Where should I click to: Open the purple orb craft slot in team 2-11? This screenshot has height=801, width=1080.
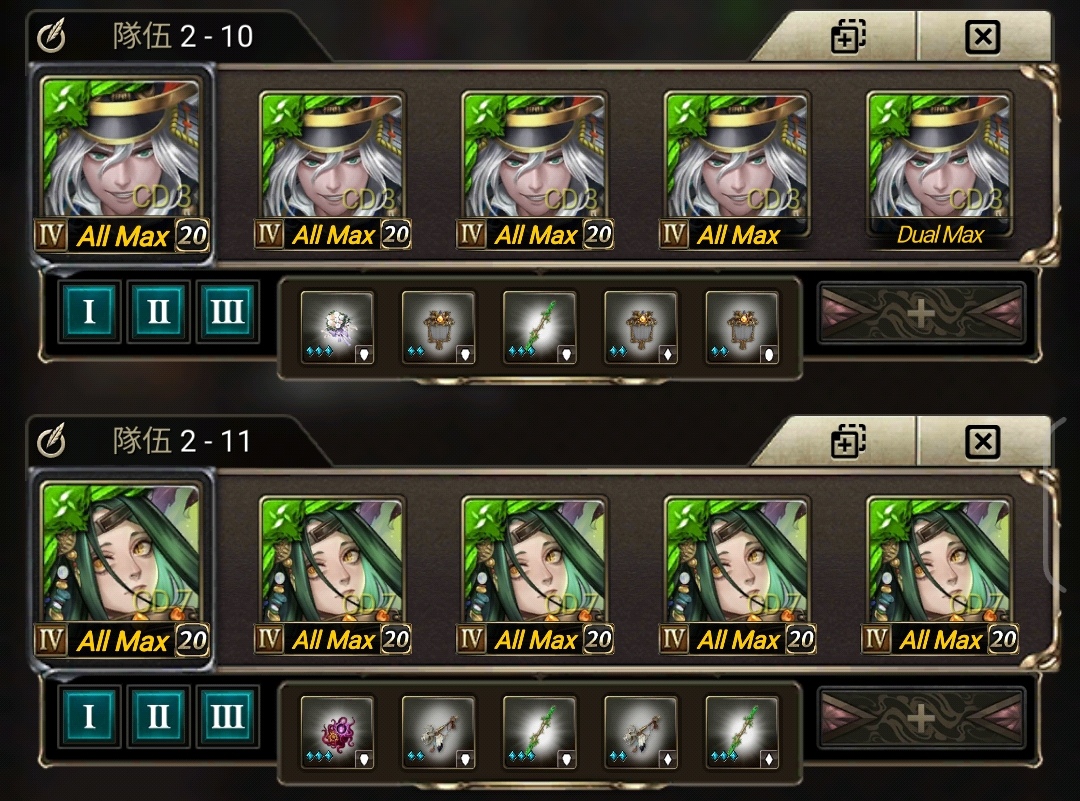click(x=337, y=732)
